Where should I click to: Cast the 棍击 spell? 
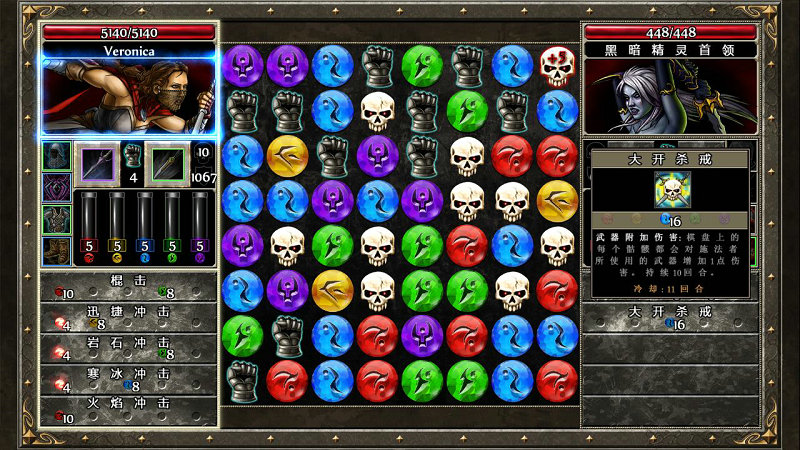(129, 287)
